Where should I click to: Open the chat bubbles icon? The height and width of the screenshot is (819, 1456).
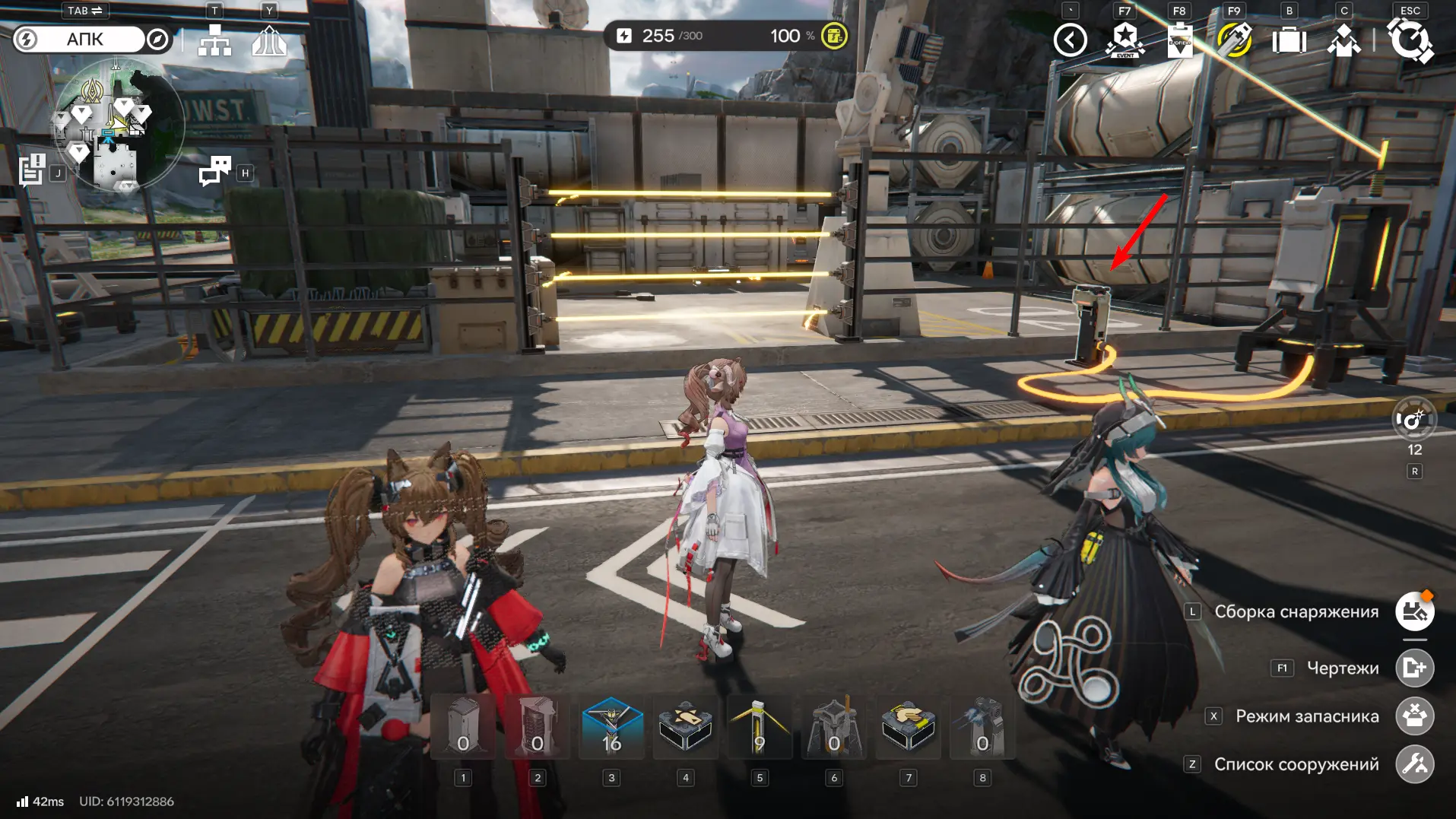point(215,171)
